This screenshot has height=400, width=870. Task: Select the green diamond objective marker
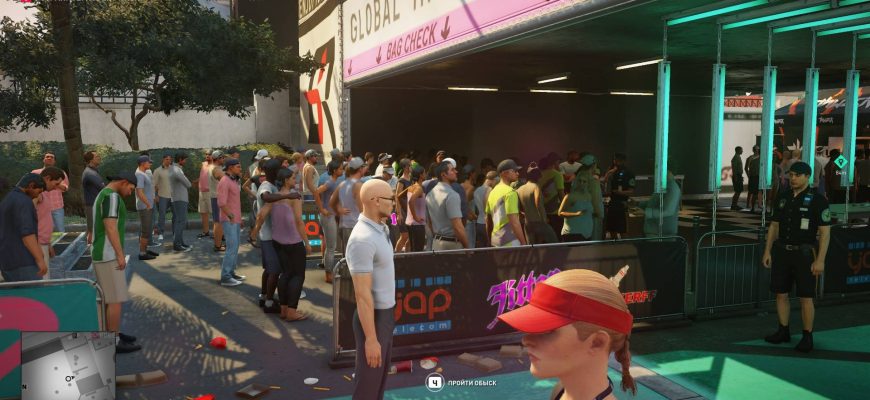[x=840, y=161]
